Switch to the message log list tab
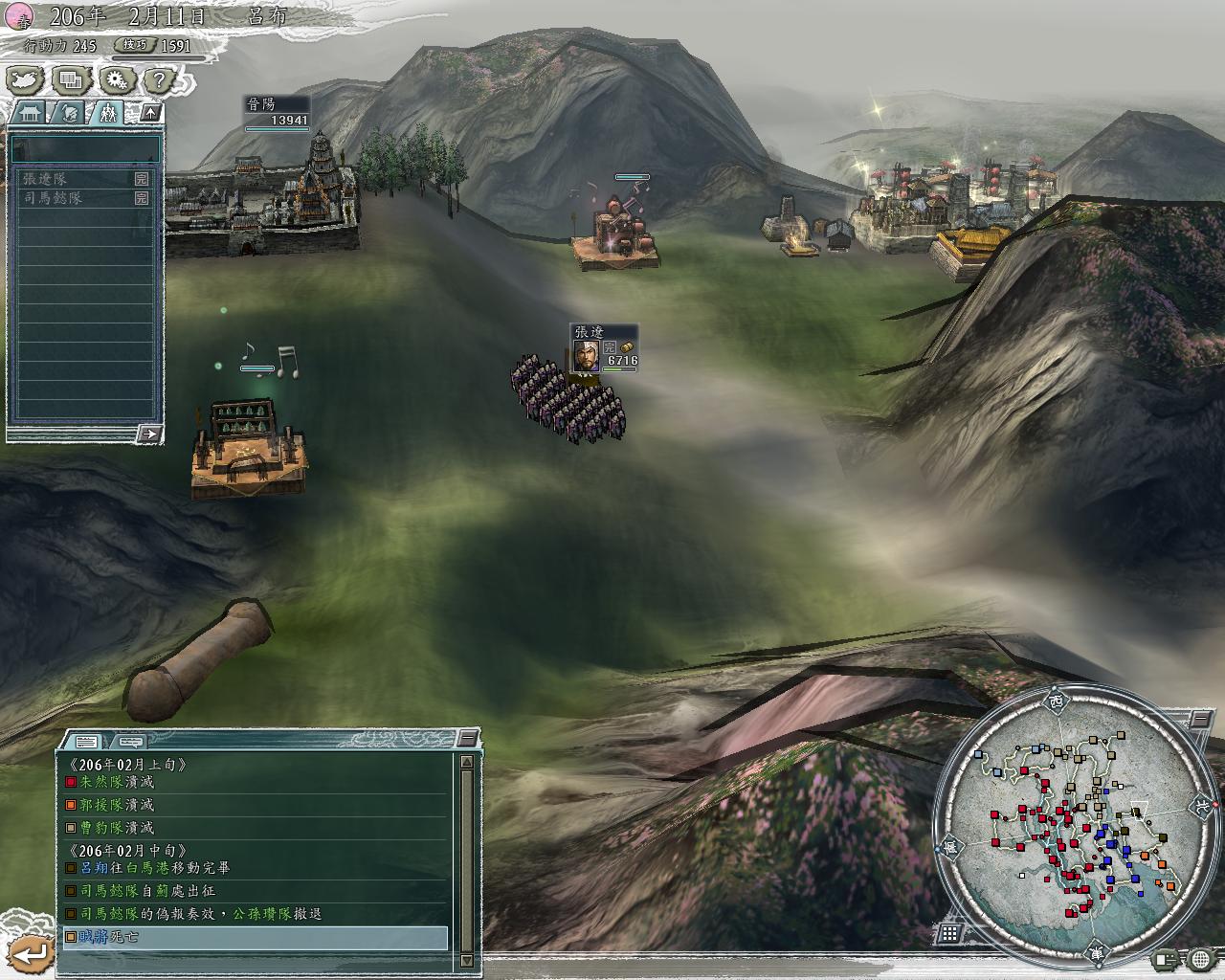 click(85, 741)
